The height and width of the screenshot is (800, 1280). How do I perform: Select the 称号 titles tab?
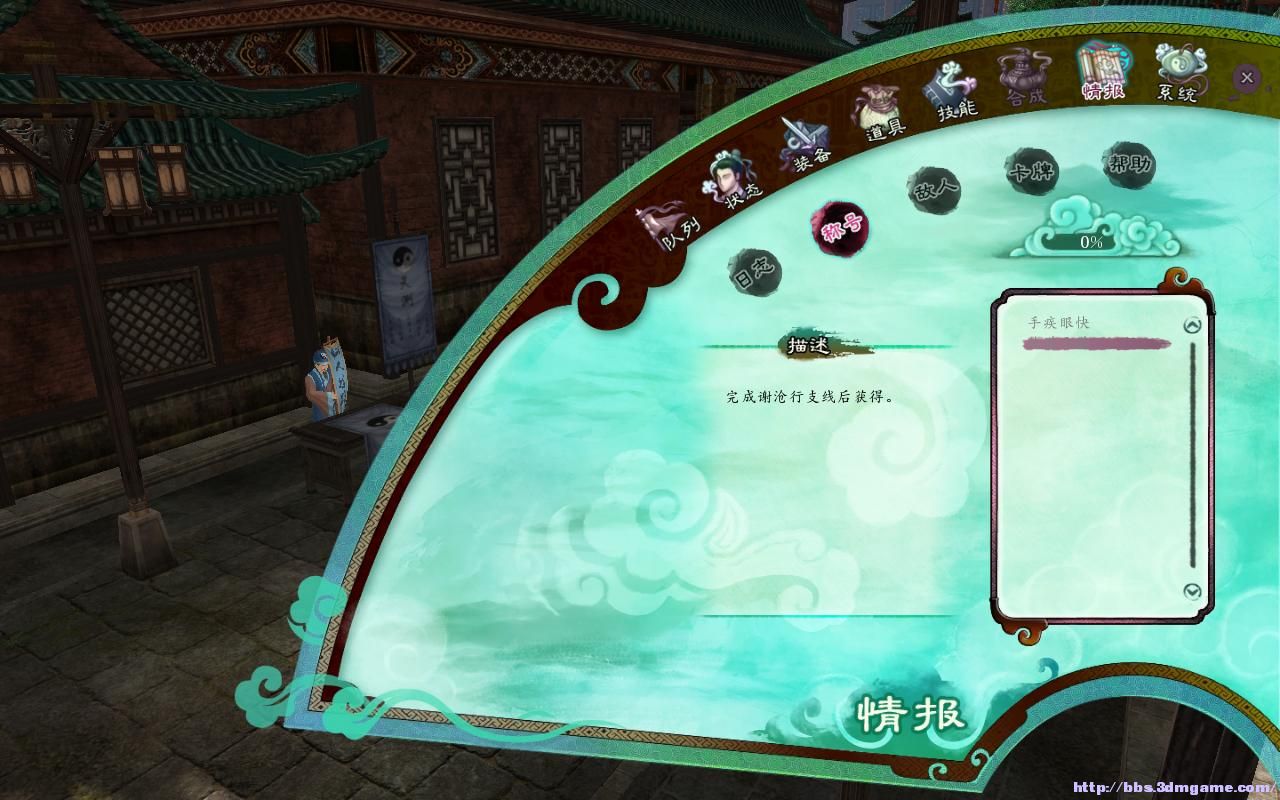click(x=840, y=228)
